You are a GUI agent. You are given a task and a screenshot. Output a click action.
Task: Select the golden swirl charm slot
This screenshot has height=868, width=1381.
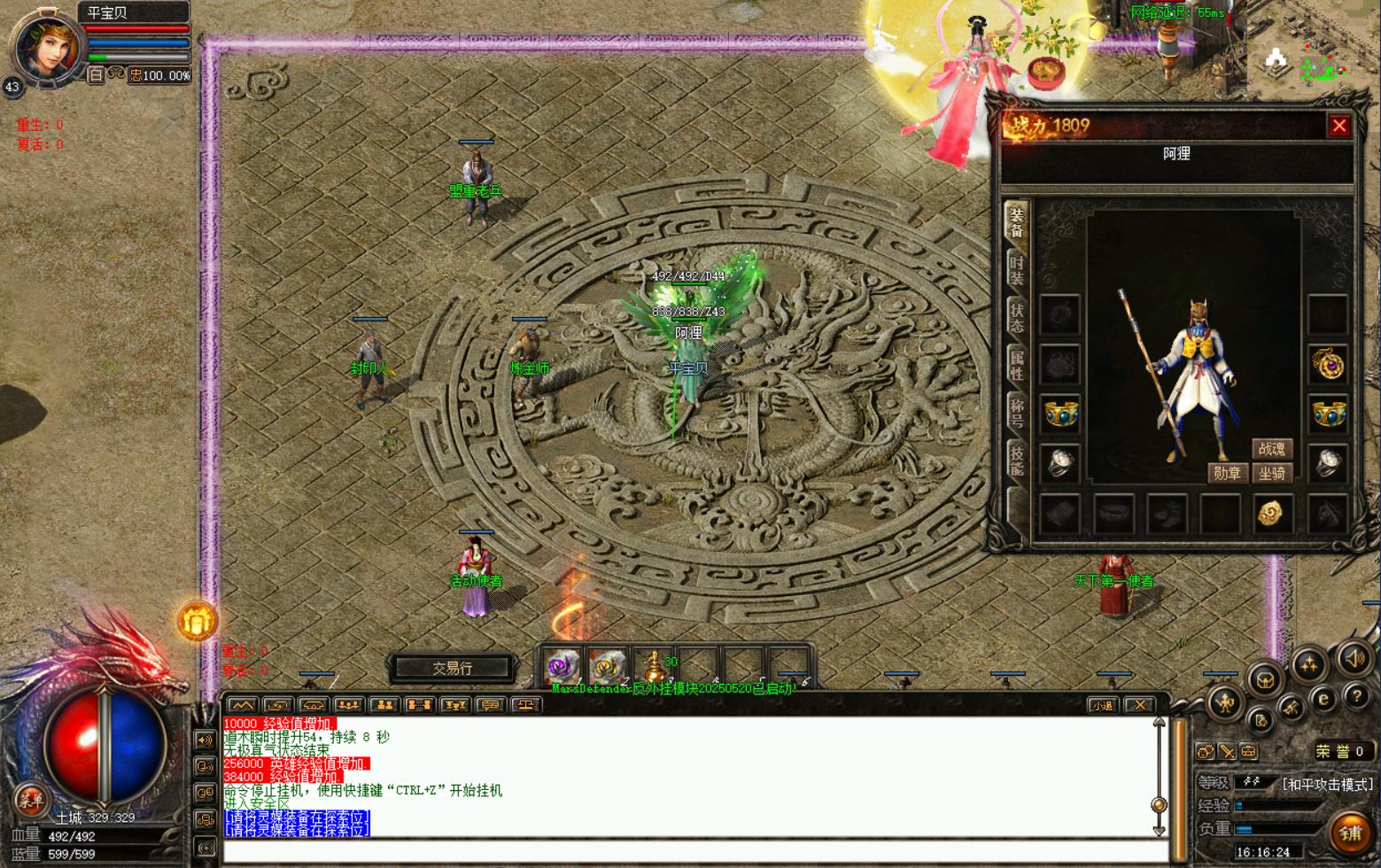click(x=1271, y=513)
